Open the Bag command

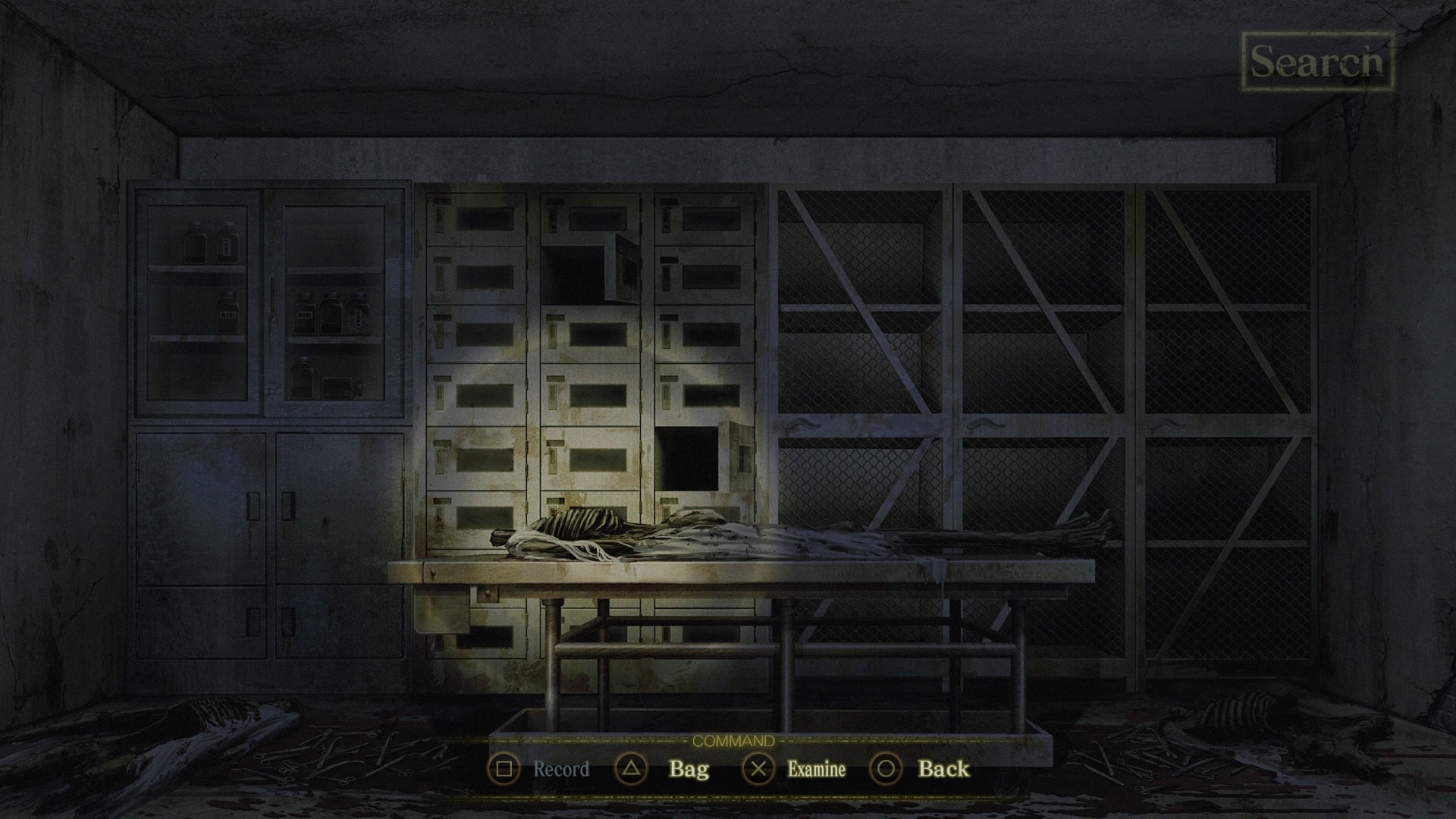tap(688, 769)
